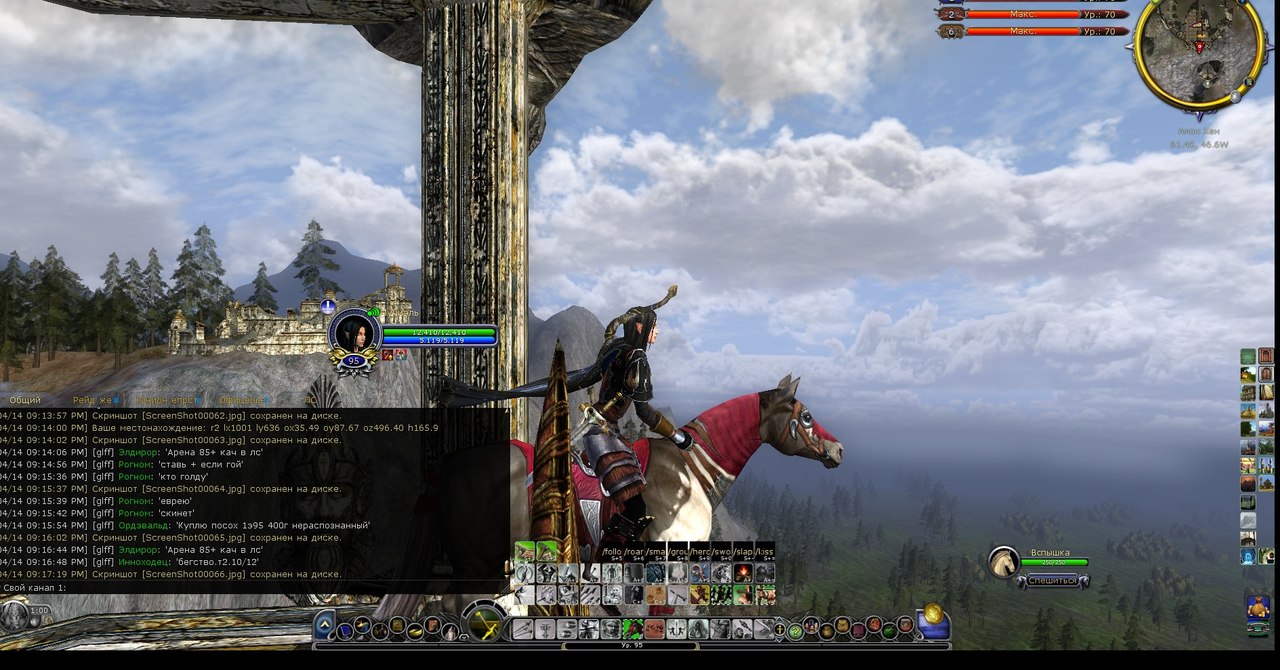Use the /kiss emote quickslot
This screenshot has height=670, width=1280.
click(x=765, y=551)
